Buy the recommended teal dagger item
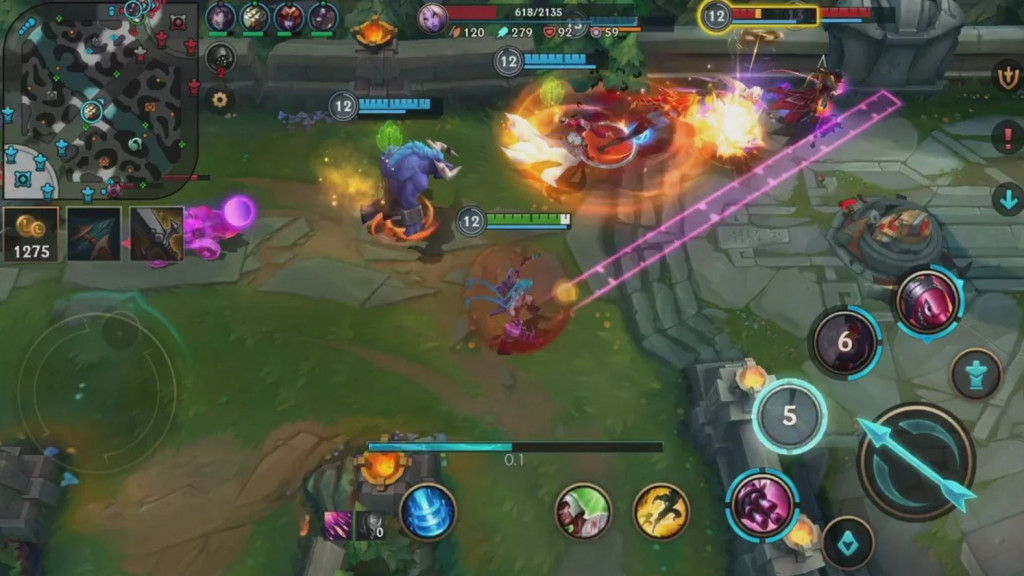Image resolution: width=1024 pixels, height=576 pixels. pos(94,234)
